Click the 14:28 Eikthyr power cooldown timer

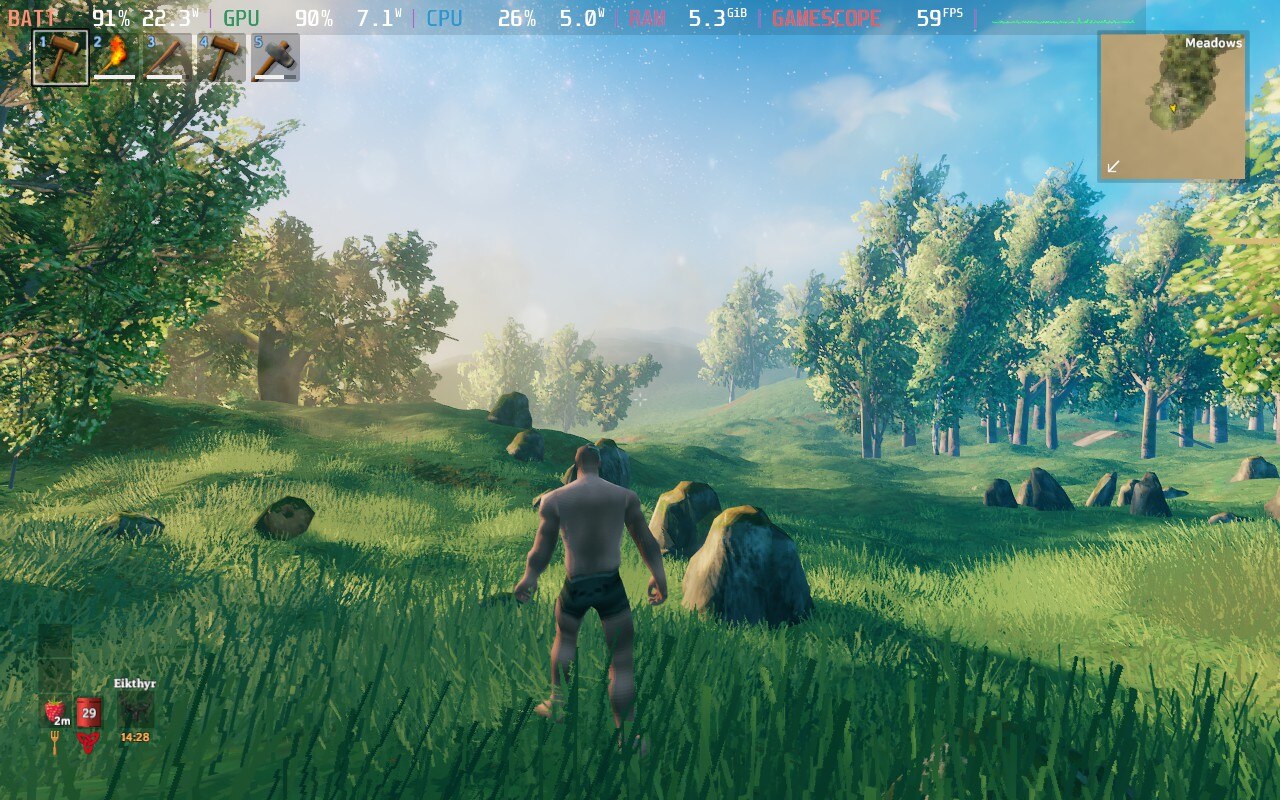pos(135,737)
